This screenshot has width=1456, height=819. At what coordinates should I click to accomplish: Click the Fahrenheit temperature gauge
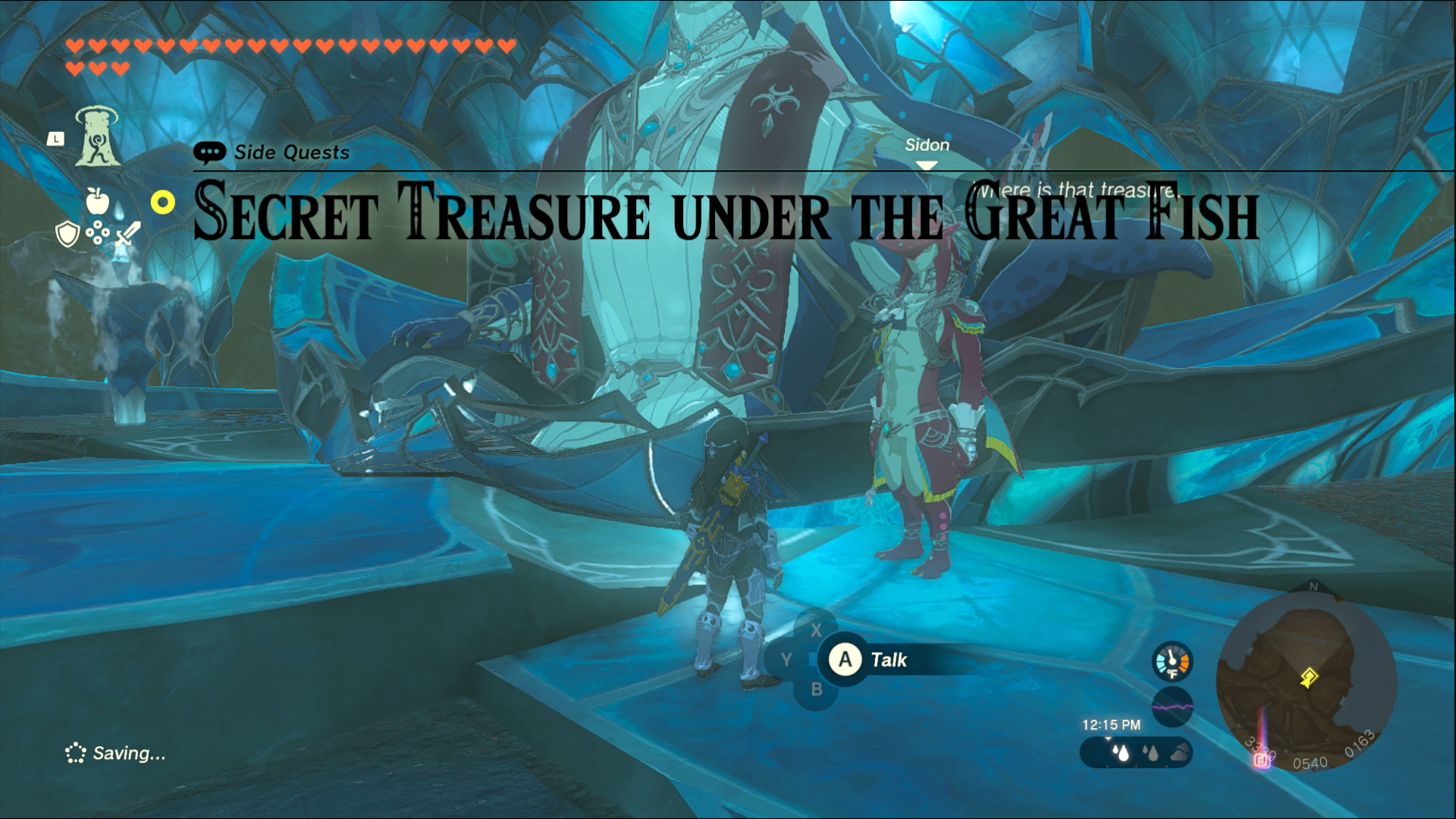(x=1172, y=661)
